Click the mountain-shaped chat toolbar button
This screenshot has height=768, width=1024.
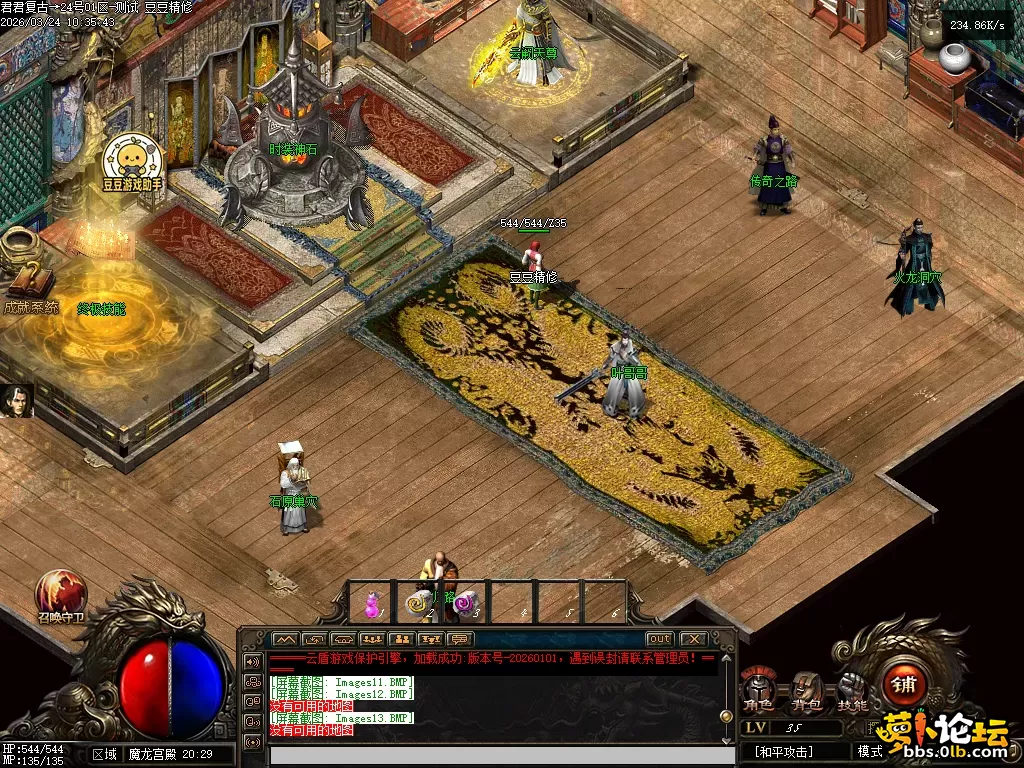point(285,639)
